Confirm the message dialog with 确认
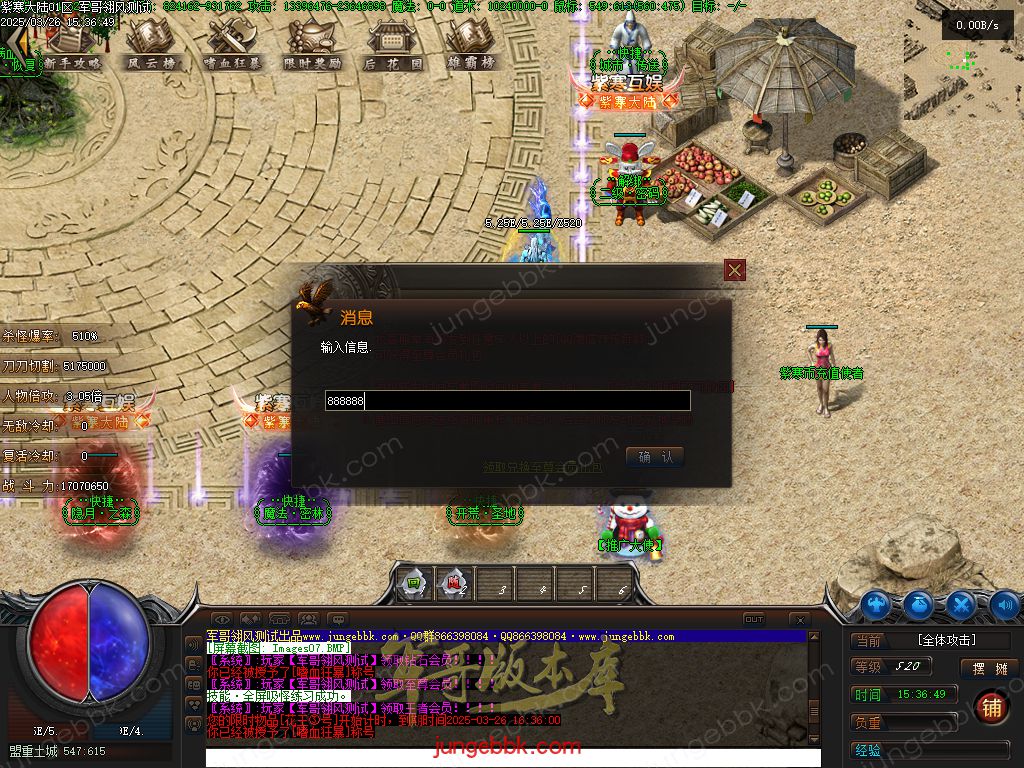The height and width of the screenshot is (768, 1024). tap(655, 457)
